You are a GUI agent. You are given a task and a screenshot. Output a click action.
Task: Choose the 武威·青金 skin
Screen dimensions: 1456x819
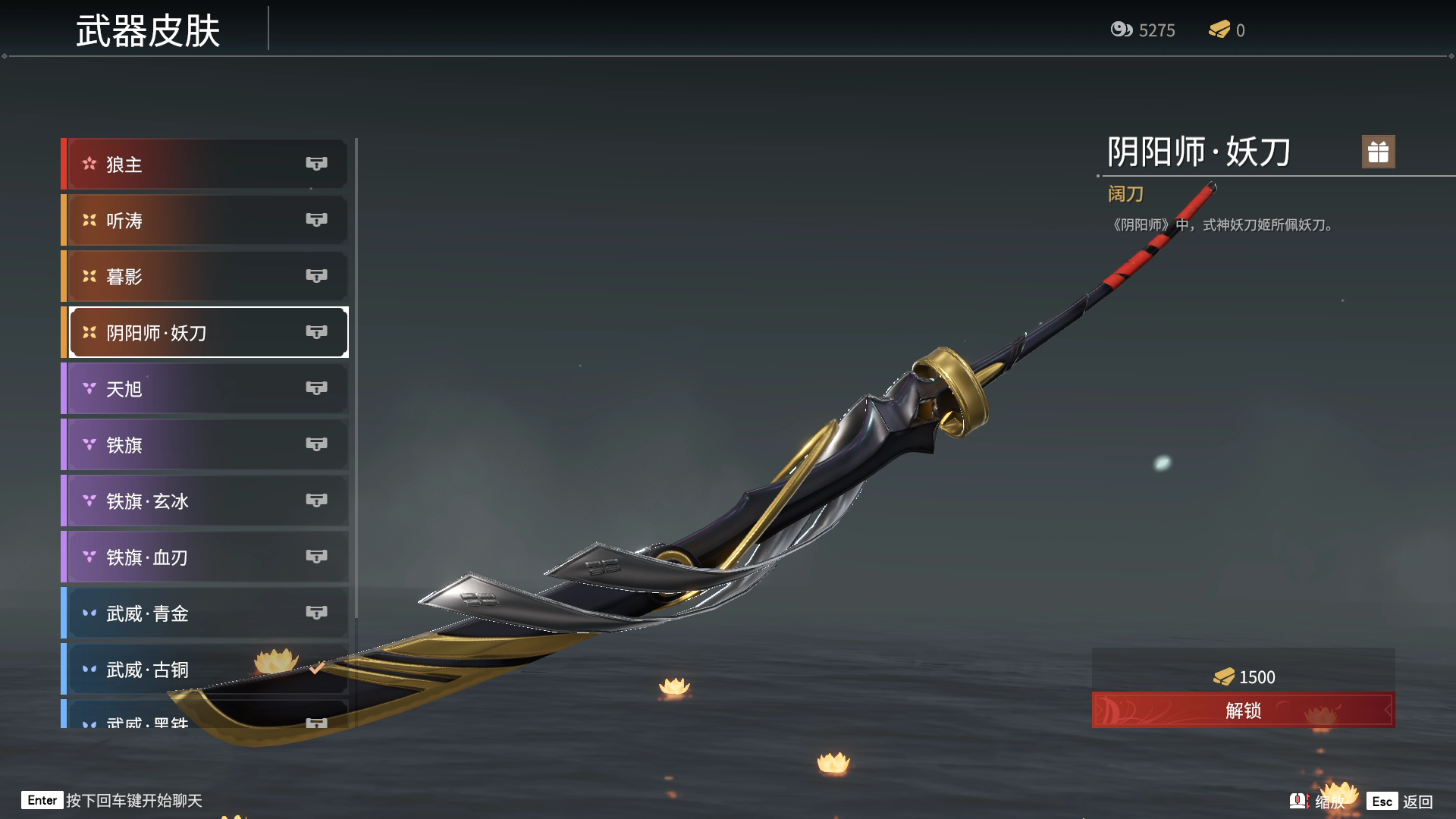point(205,613)
